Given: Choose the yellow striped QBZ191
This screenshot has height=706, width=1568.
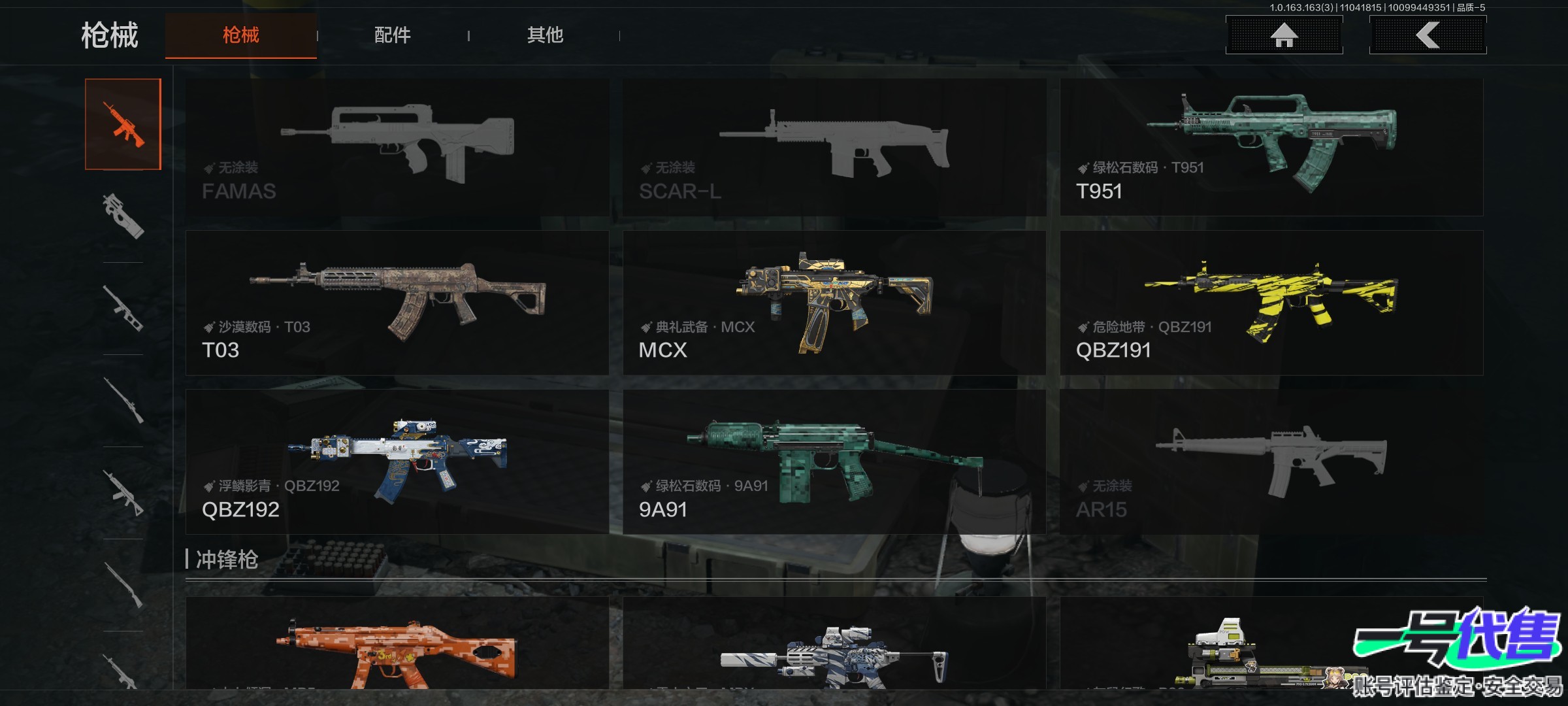Looking at the screenshot, I should click(x=1271, y=303).
